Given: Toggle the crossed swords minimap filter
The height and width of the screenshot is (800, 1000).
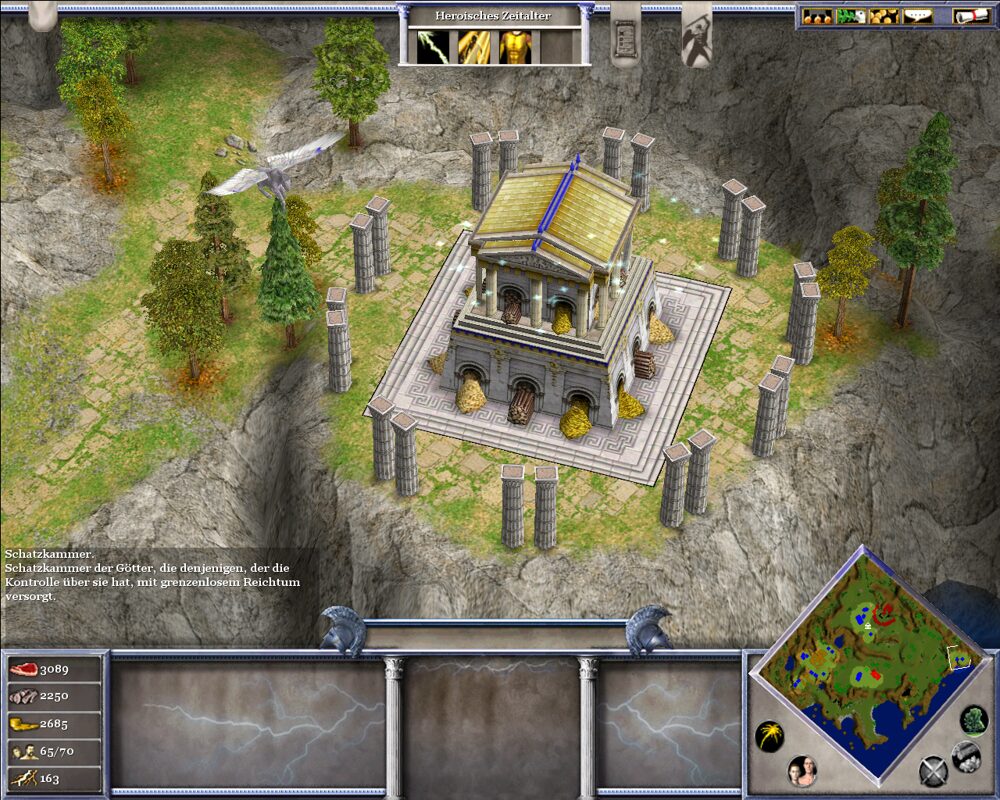Looking at the screenshot, I should [933, 771].
